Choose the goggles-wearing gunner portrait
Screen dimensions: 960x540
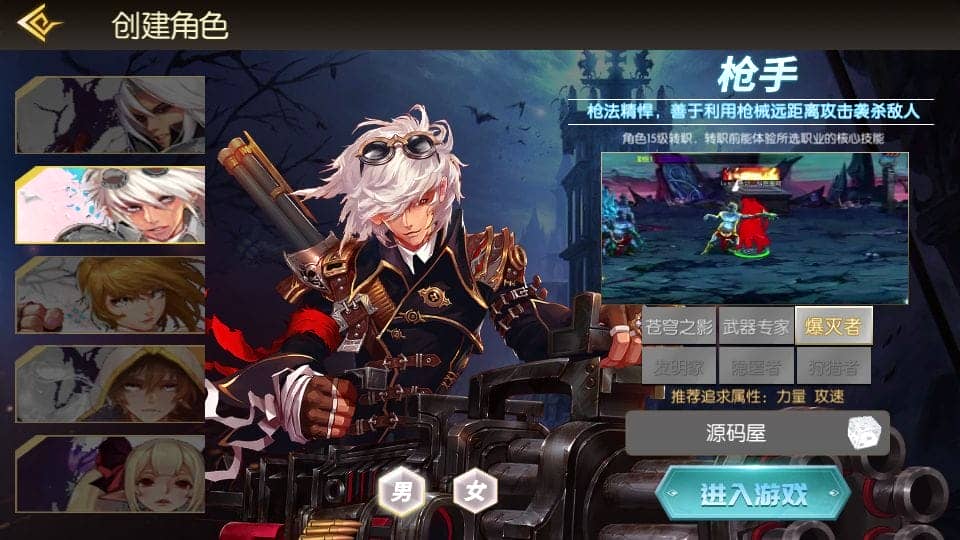coord(111,204)
